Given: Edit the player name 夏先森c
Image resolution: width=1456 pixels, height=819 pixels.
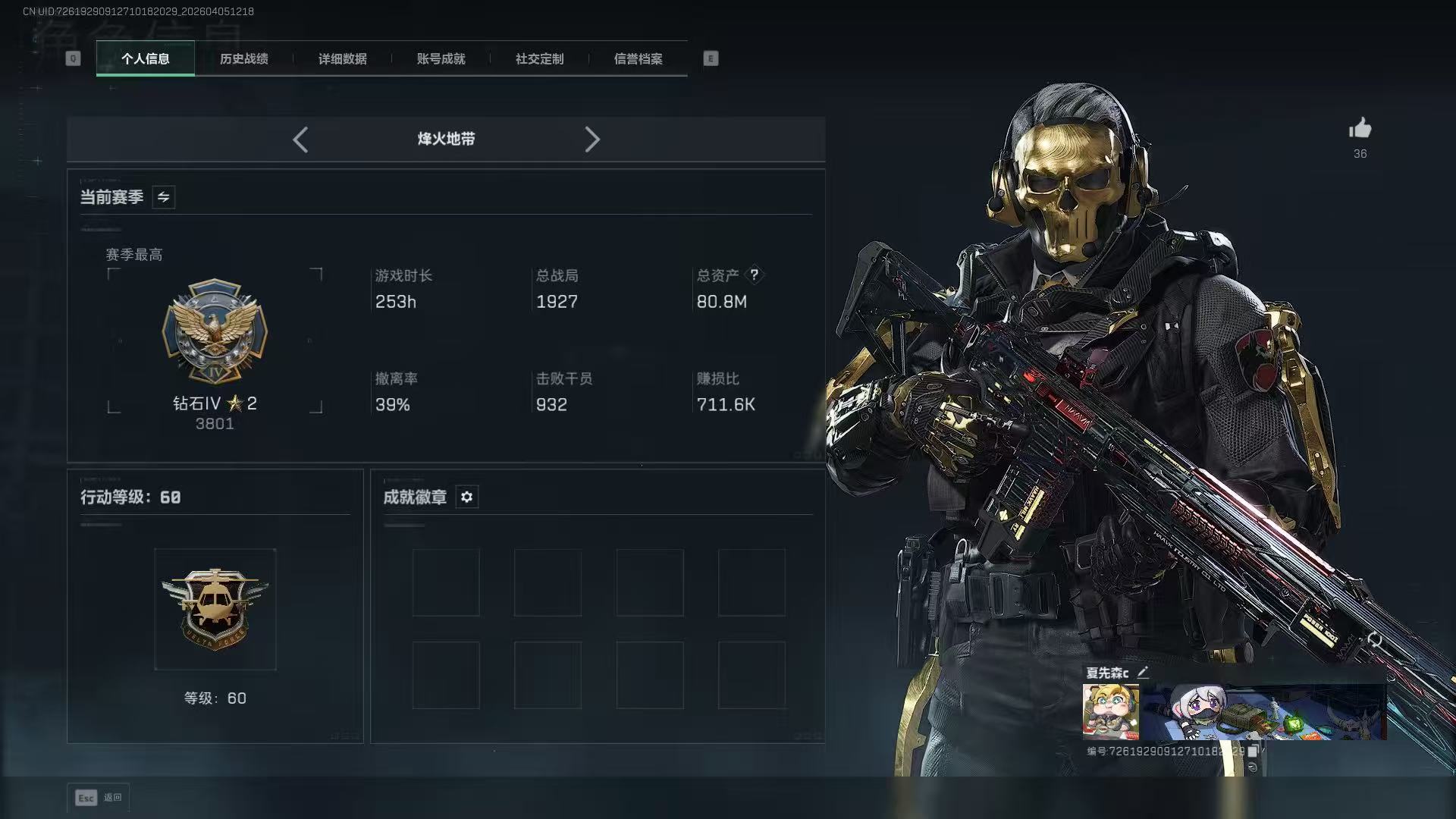Looking at the screenshot, I should (x=1143, y=672).
